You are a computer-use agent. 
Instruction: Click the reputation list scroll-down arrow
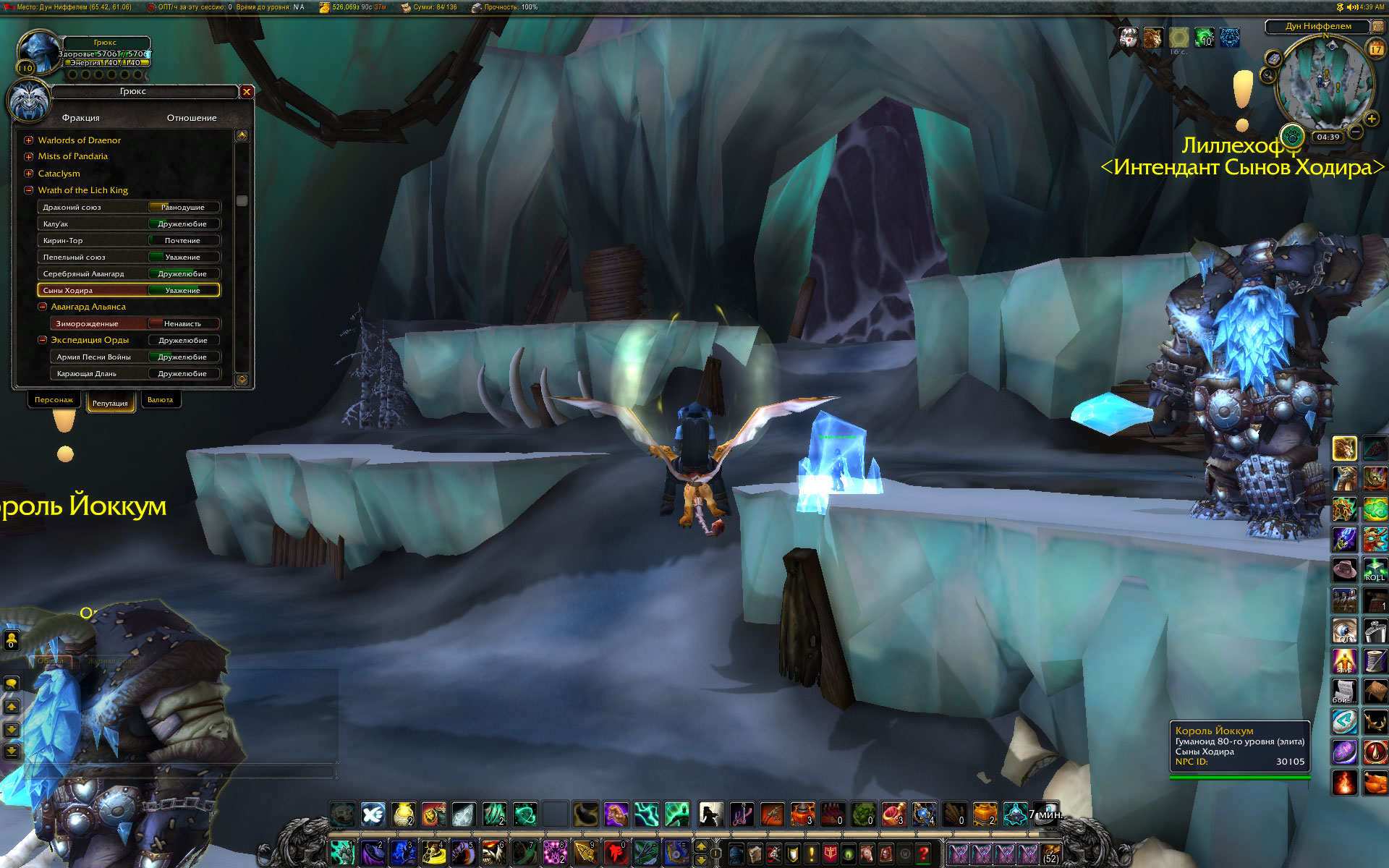242,379
